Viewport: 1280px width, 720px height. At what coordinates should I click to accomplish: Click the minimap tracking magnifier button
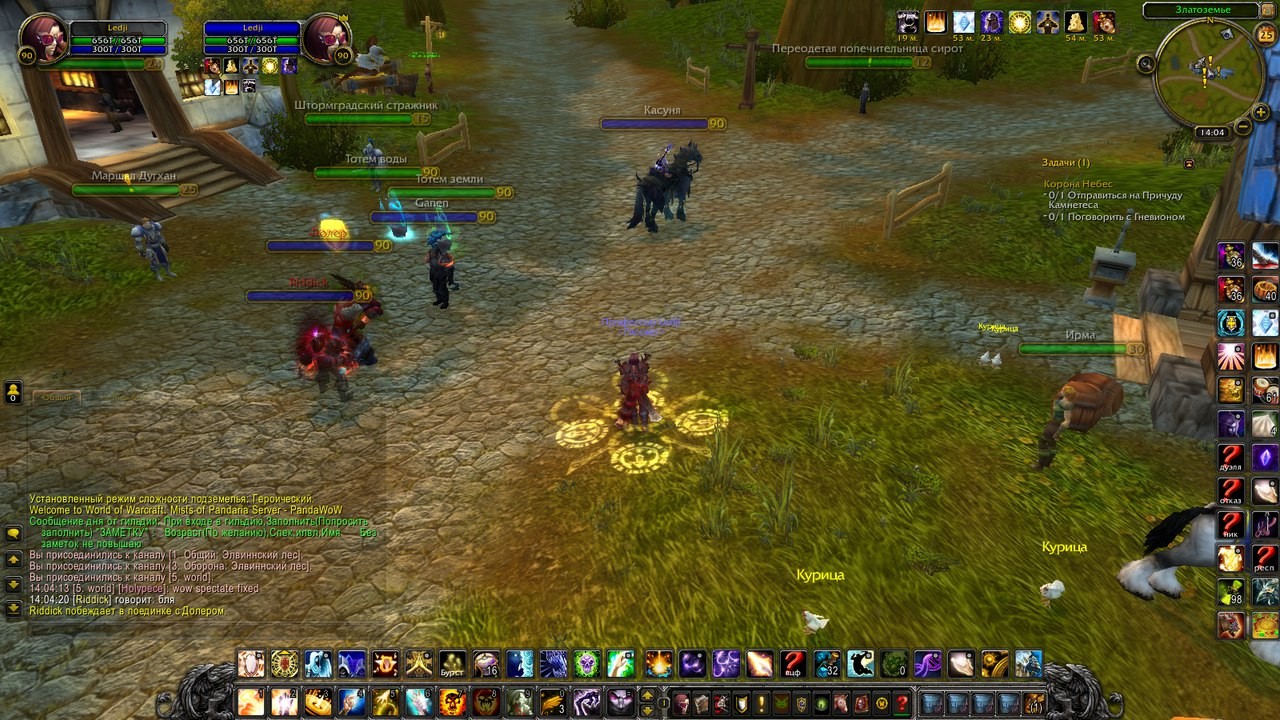tap(1146, 64)
